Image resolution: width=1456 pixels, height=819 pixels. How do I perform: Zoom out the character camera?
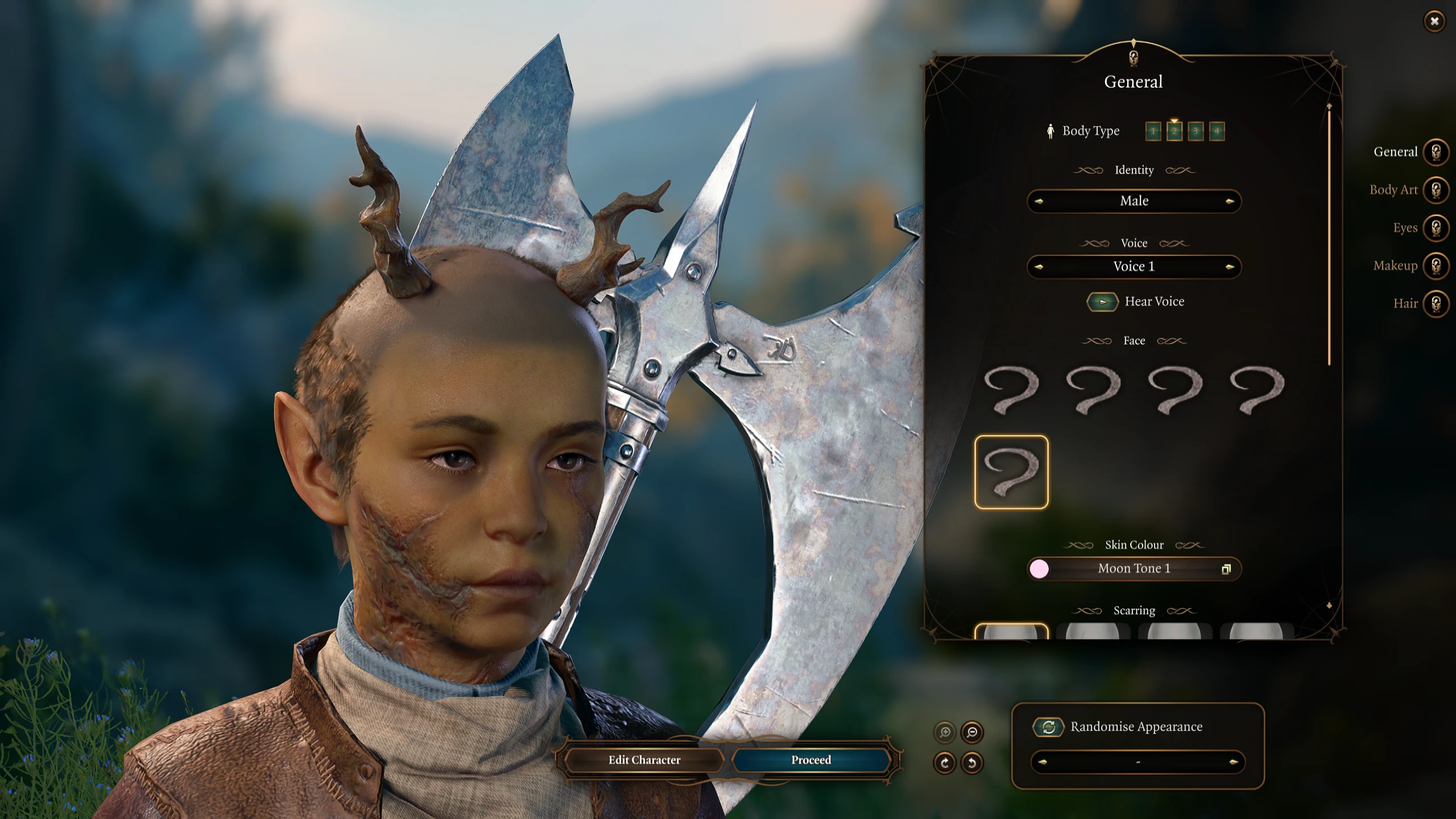[972, 733]
